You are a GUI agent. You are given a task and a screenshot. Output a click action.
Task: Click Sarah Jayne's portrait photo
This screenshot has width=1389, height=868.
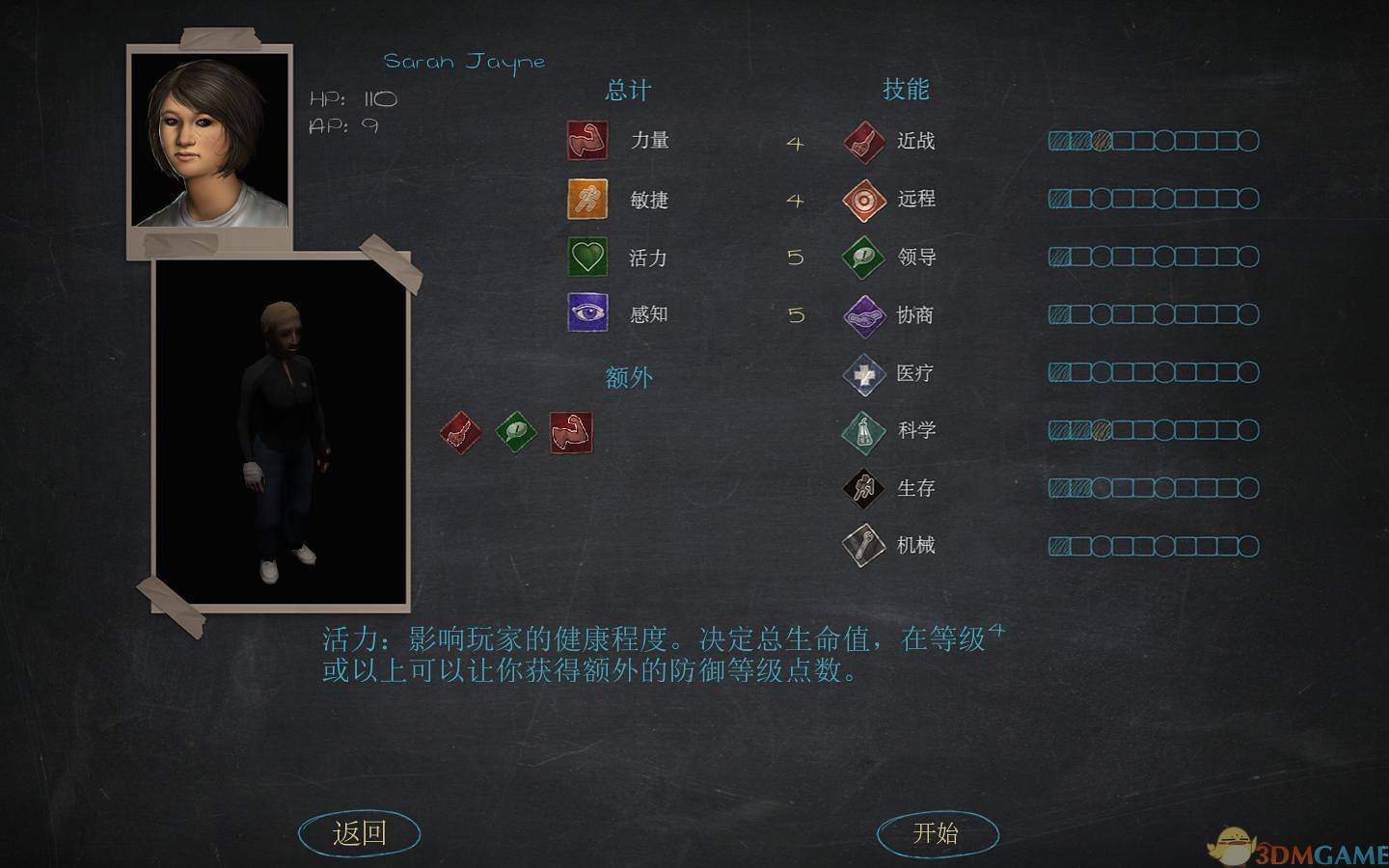point(209,140)
